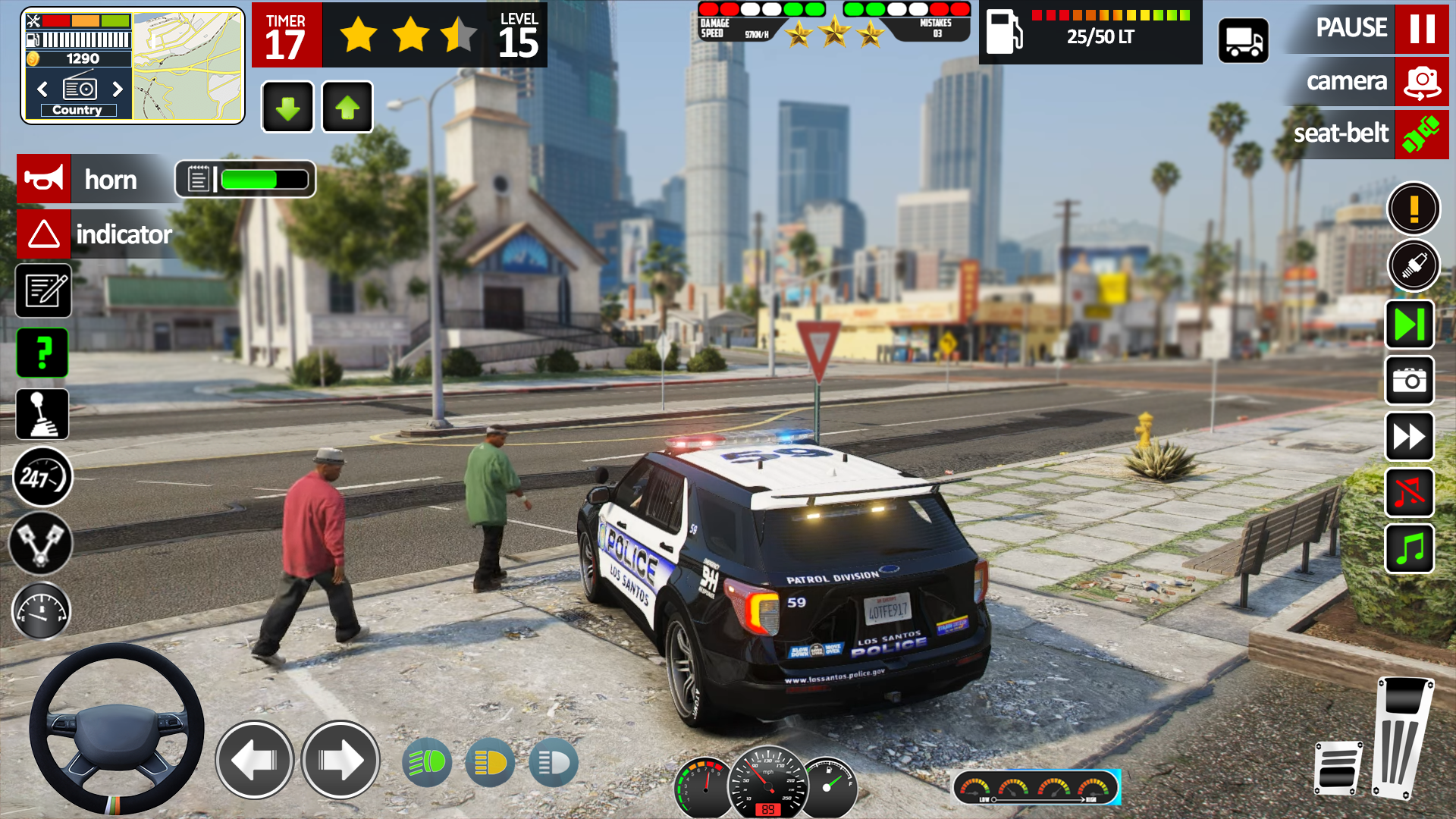Turn on the hazard indicator
Screen dimensions: 1456x819
point(44,234)
